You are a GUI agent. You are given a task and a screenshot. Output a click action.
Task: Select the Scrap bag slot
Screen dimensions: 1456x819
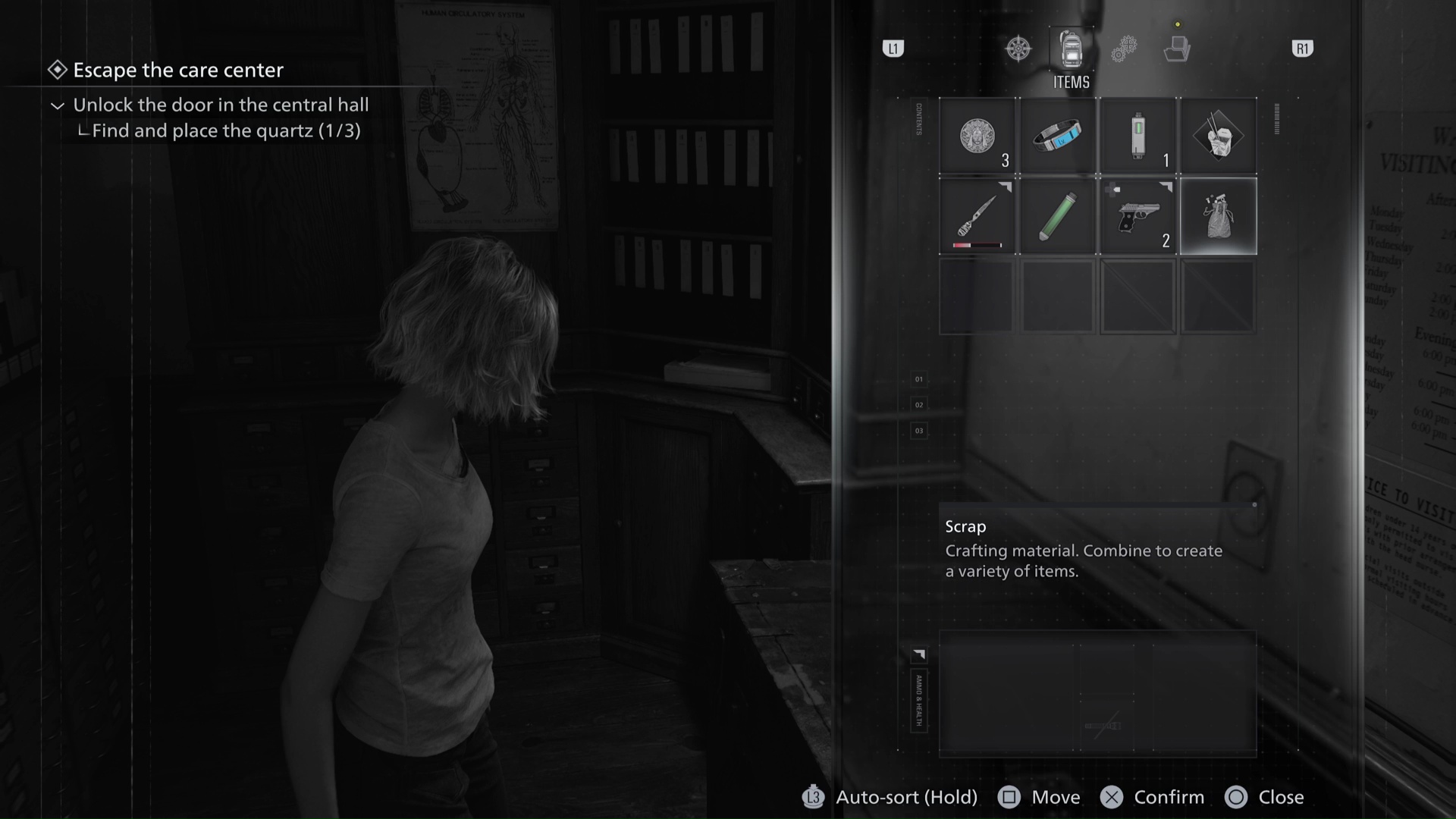tap(1218, 217)
